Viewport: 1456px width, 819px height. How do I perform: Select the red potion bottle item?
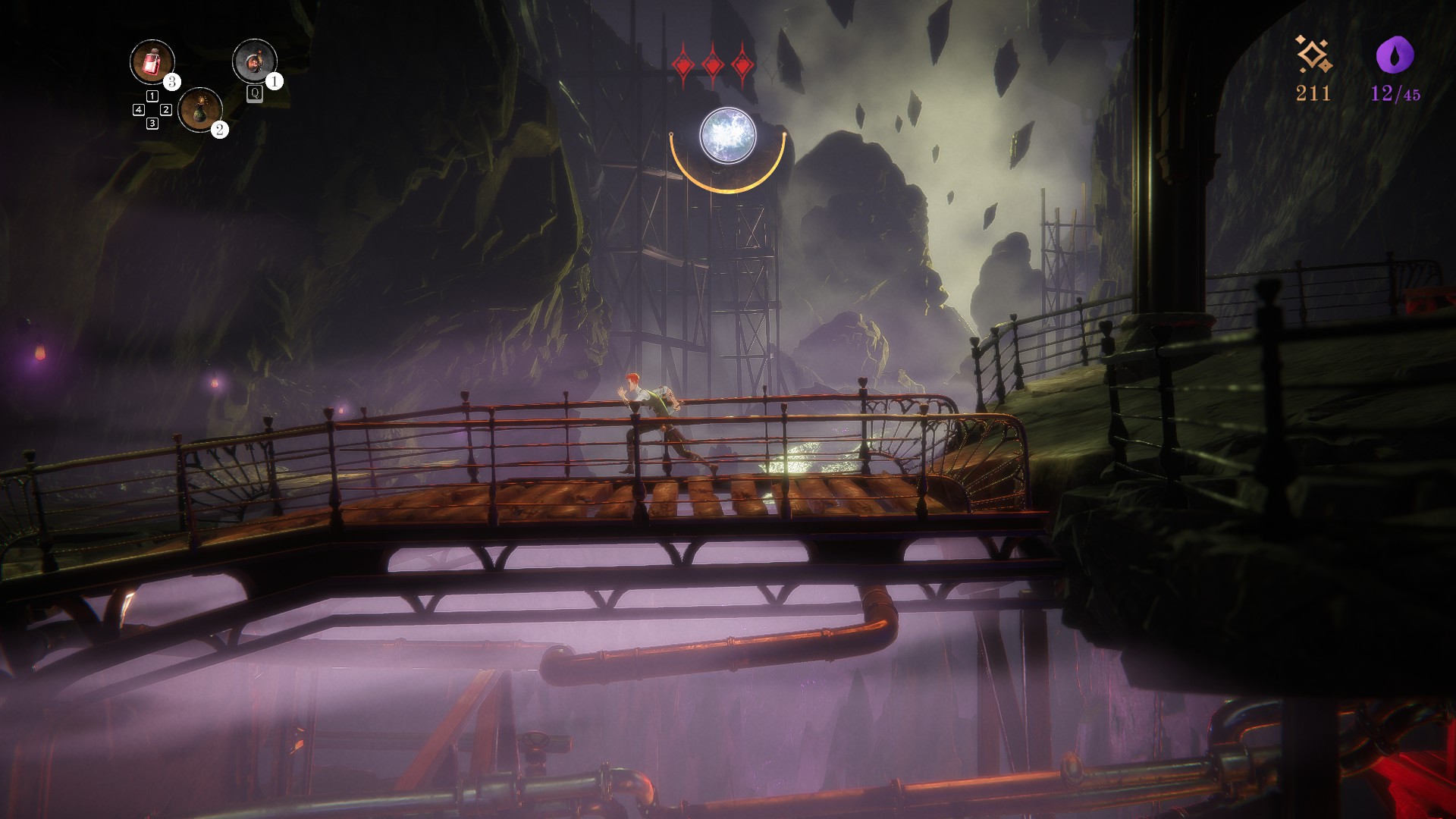(x=152, y=61)
